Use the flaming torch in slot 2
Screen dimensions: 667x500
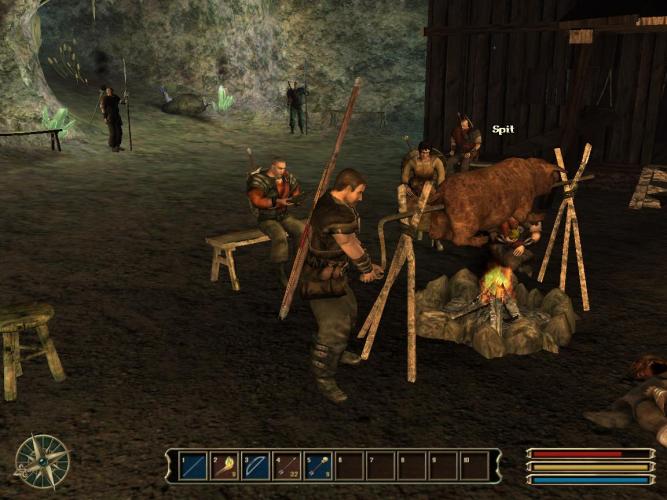[224, 465]
